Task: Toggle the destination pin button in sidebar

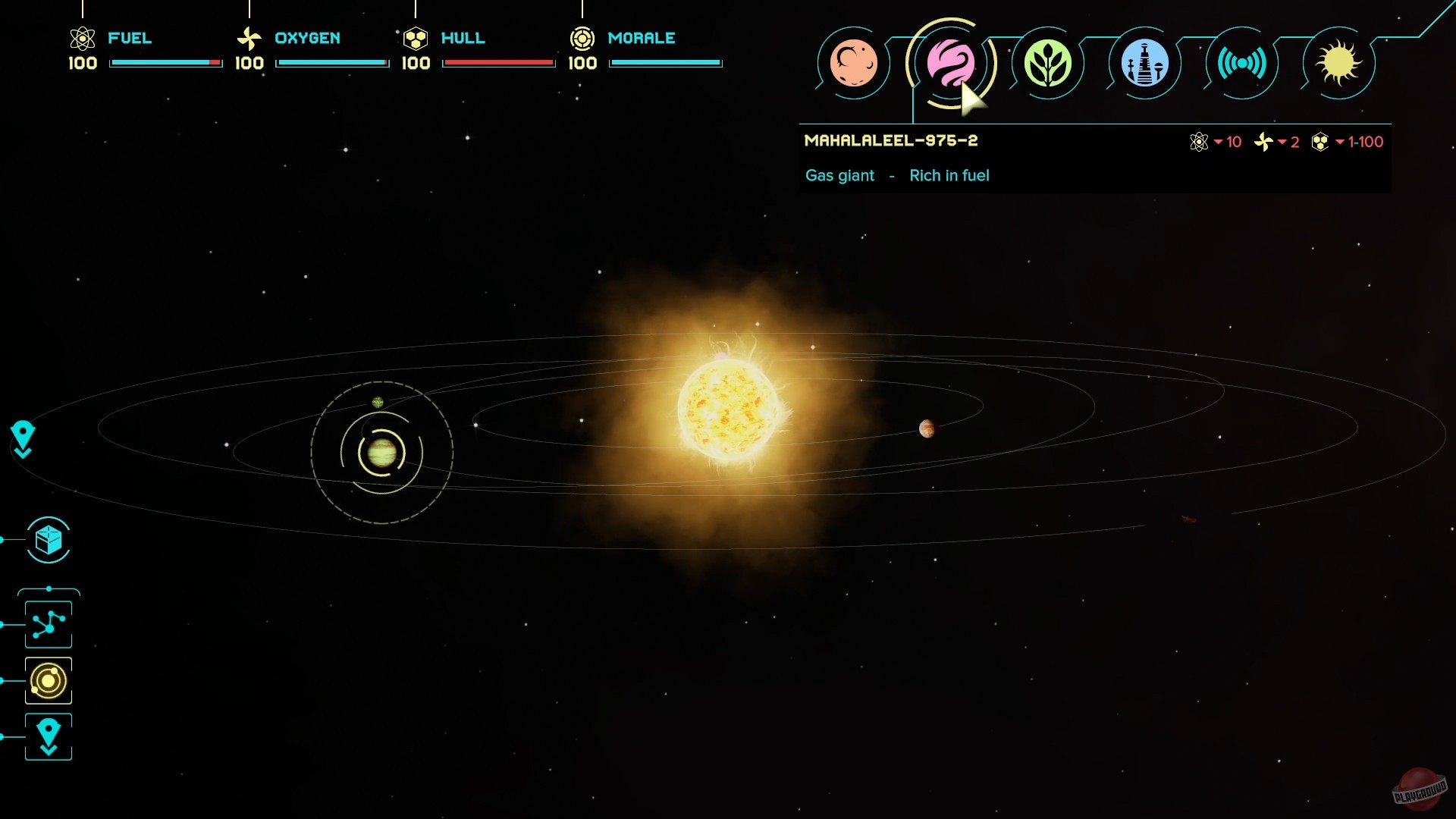Action: pos(48,736)
